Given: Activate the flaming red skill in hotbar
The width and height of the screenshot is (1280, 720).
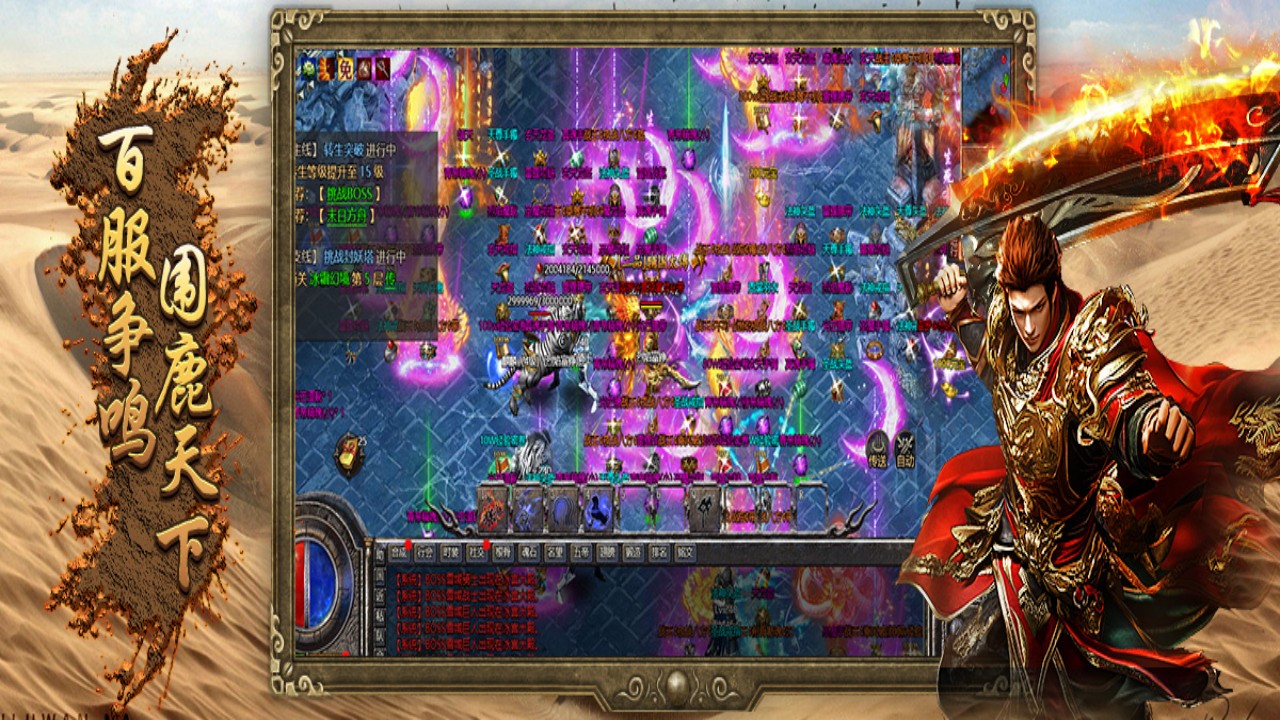Looking at the screenshot, I should pos(493,510).
